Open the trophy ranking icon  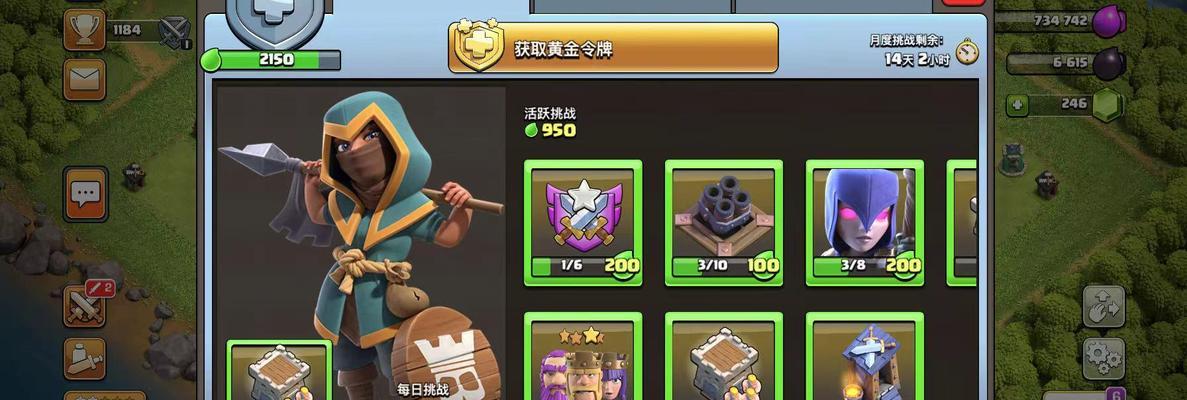coord(84,29)
